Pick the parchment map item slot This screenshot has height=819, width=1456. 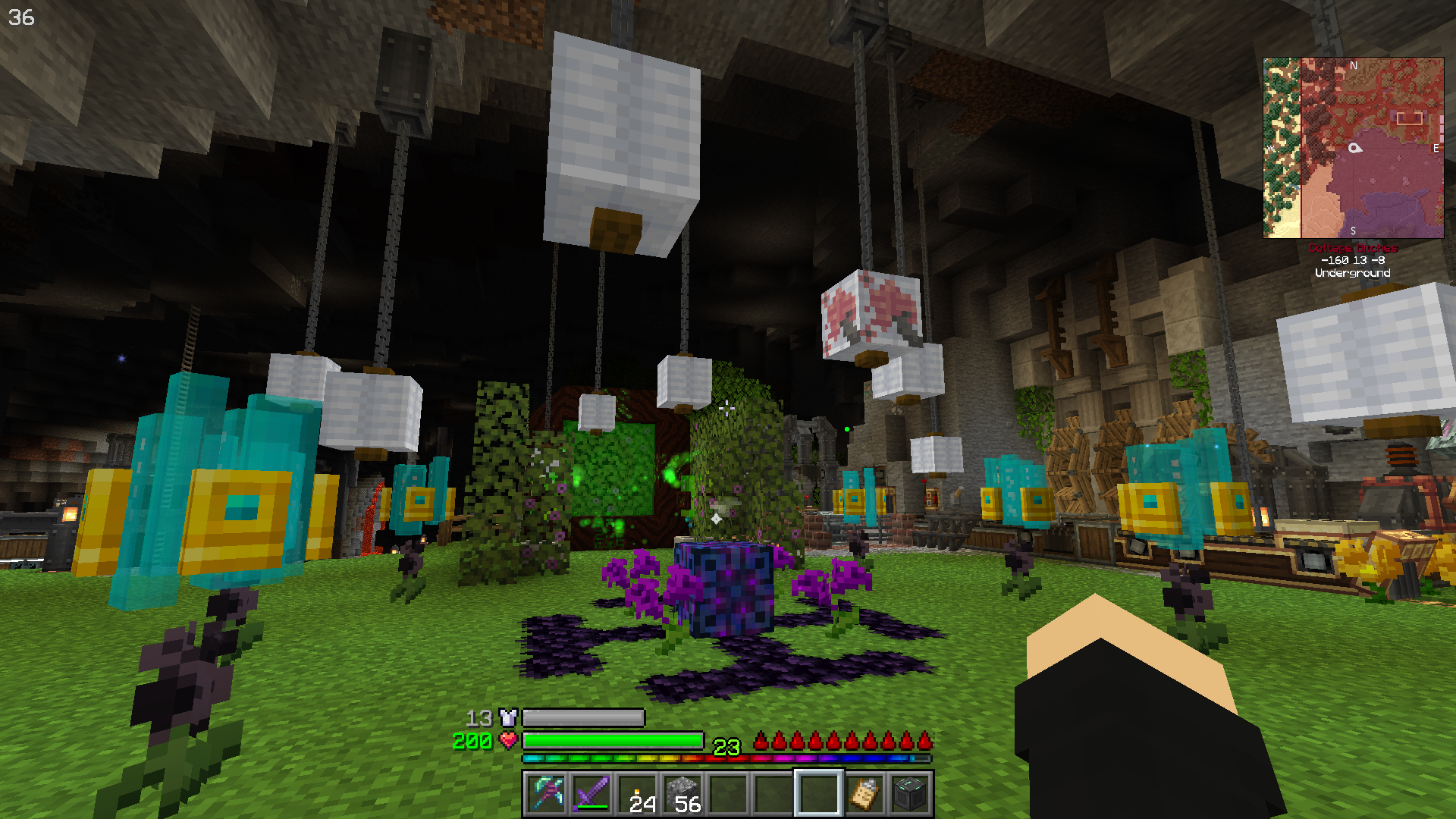pyautogui.click(x=864, y=793)
